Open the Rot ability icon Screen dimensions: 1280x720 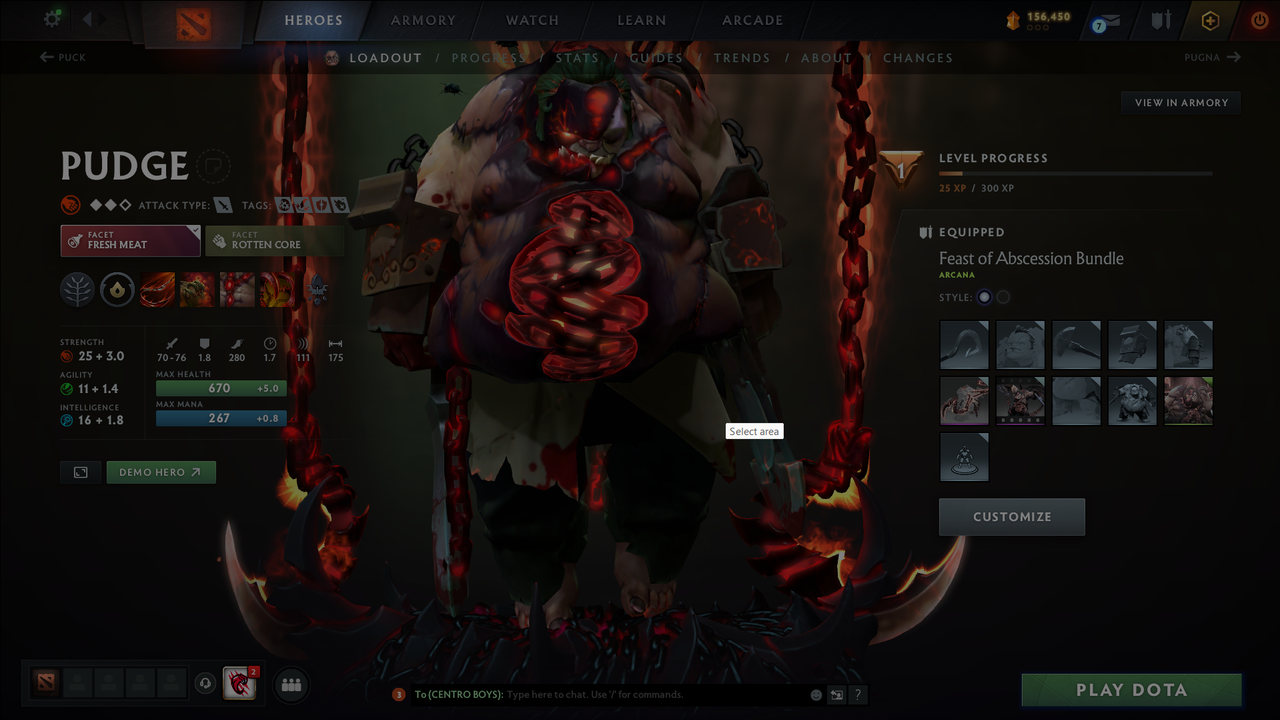pyautogui.click(x=196, y=290)
